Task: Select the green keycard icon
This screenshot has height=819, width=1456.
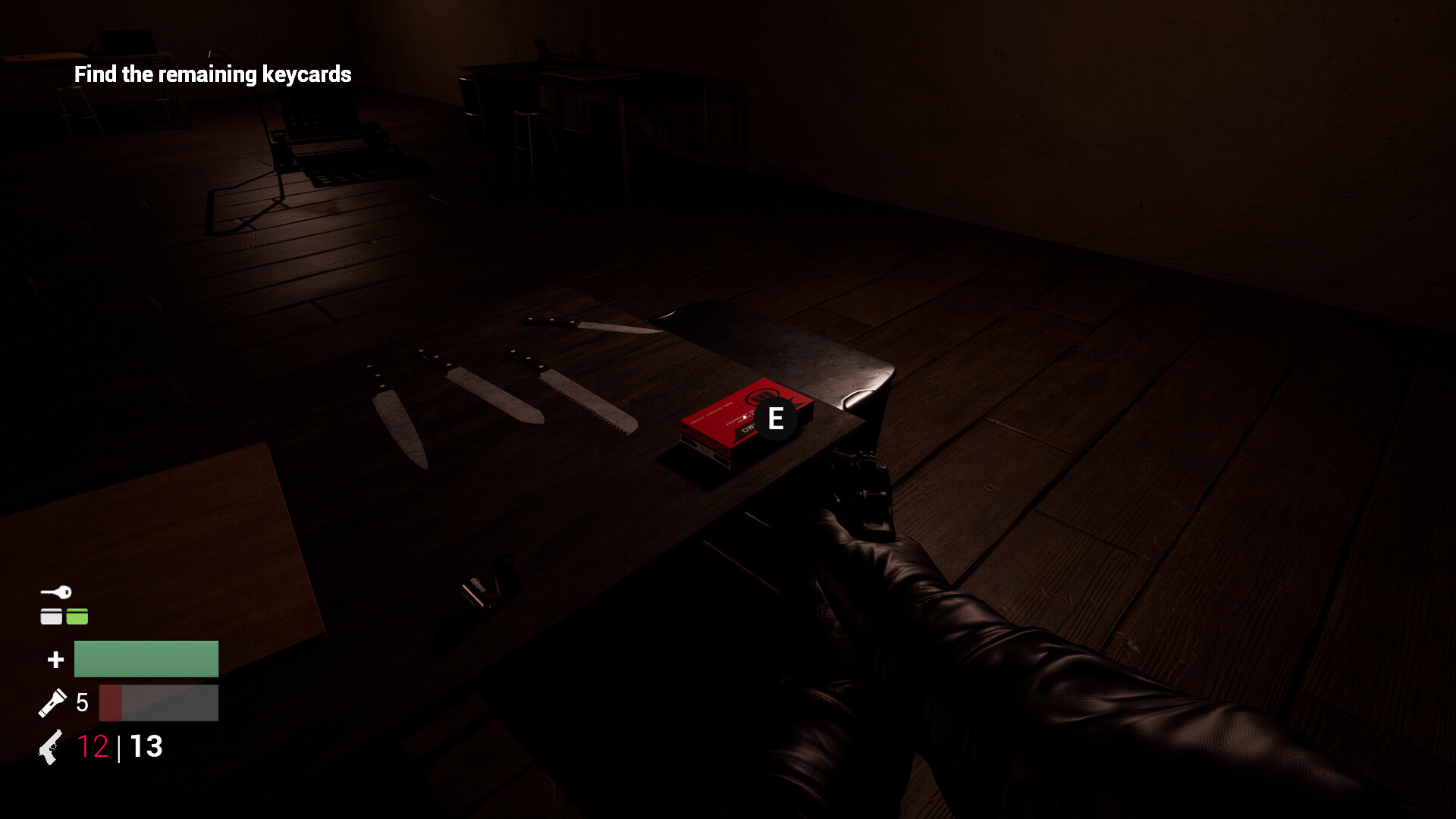Action: pyautogui.click(x=76, y=616)
